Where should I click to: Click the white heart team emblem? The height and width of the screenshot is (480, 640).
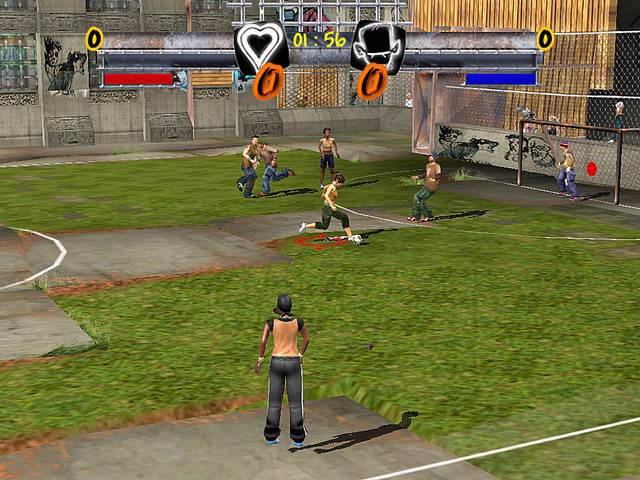pyautogui.click(x=260, y=45)
